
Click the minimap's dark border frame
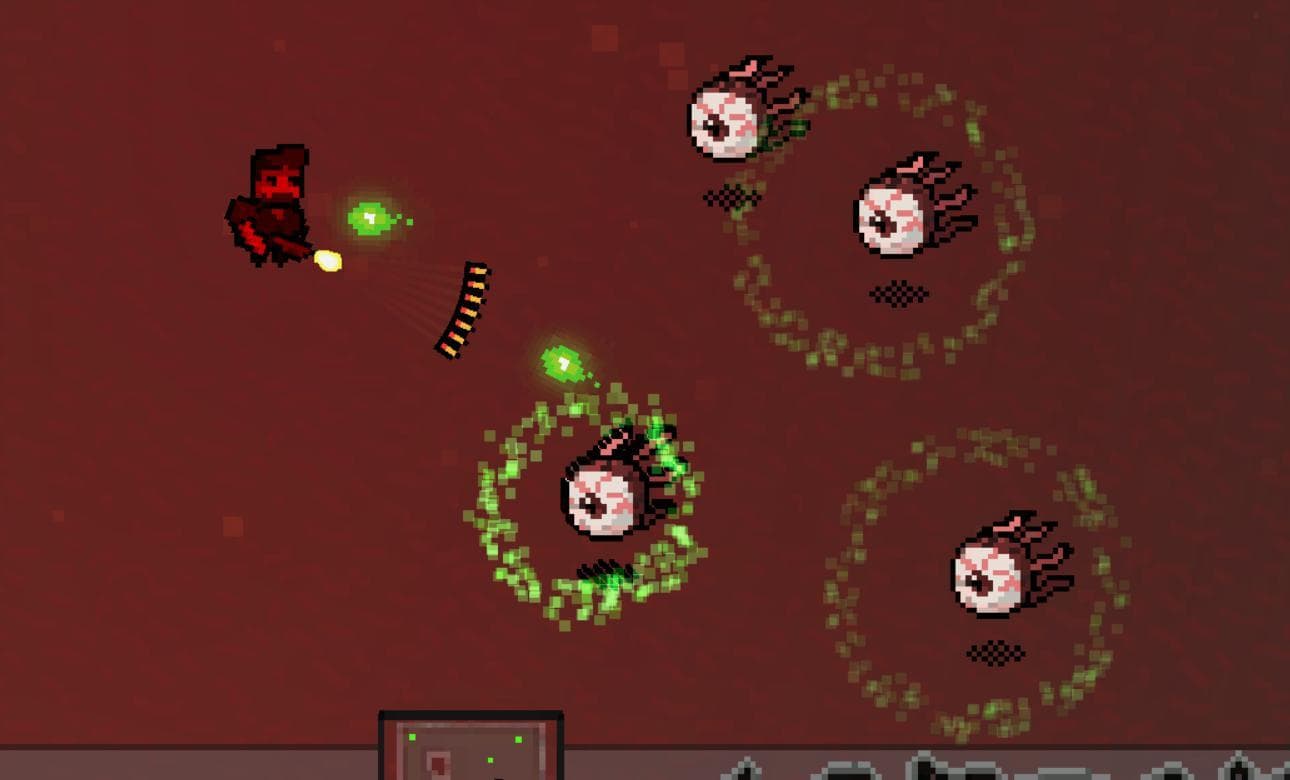pos(470,713)
